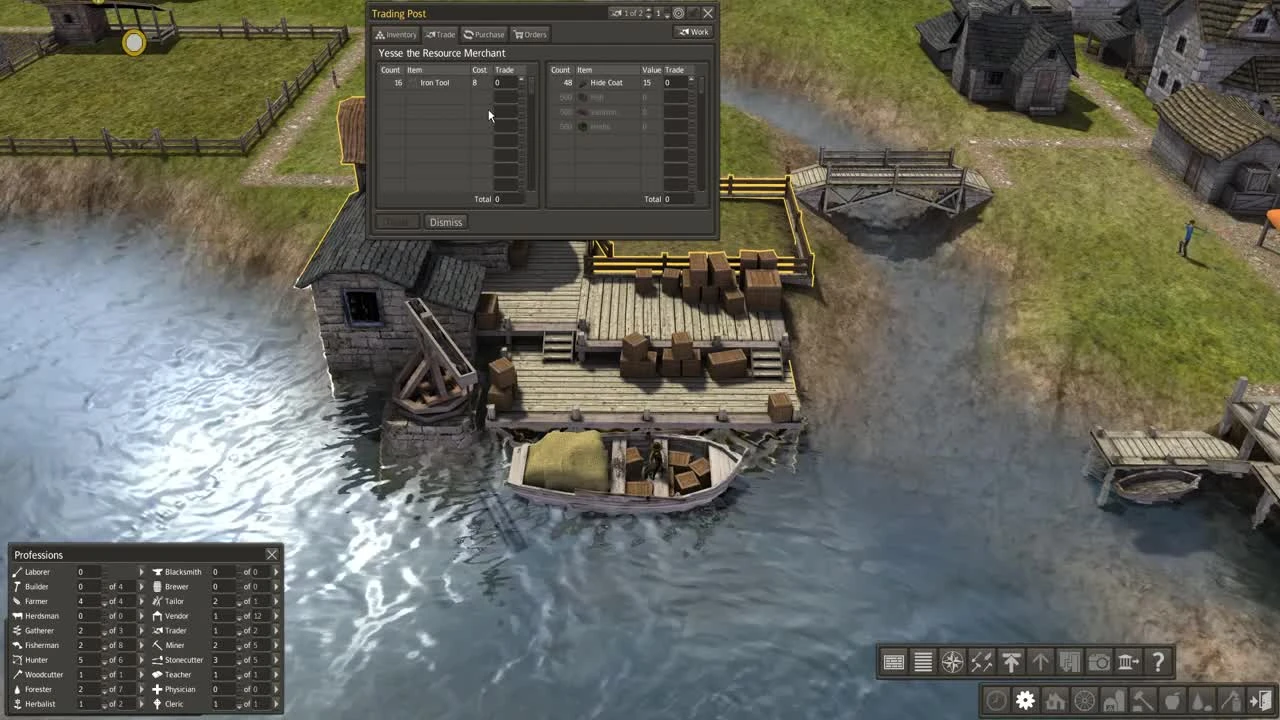The height and width of the screenshot is (720, 1280).
Task: Click the exit door icon
Action: pos(1260,701)
